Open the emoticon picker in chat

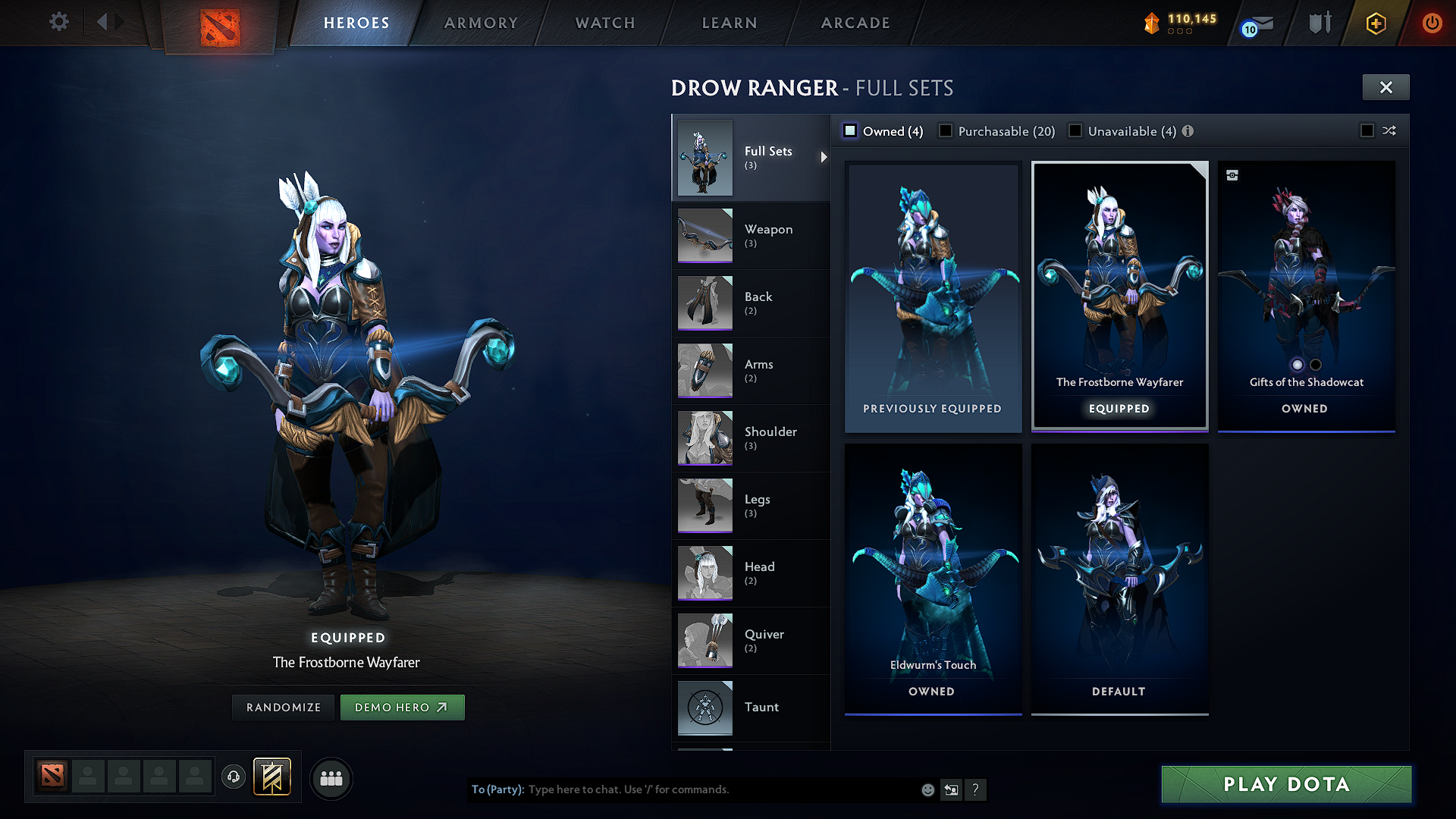(x=927, y=789)
